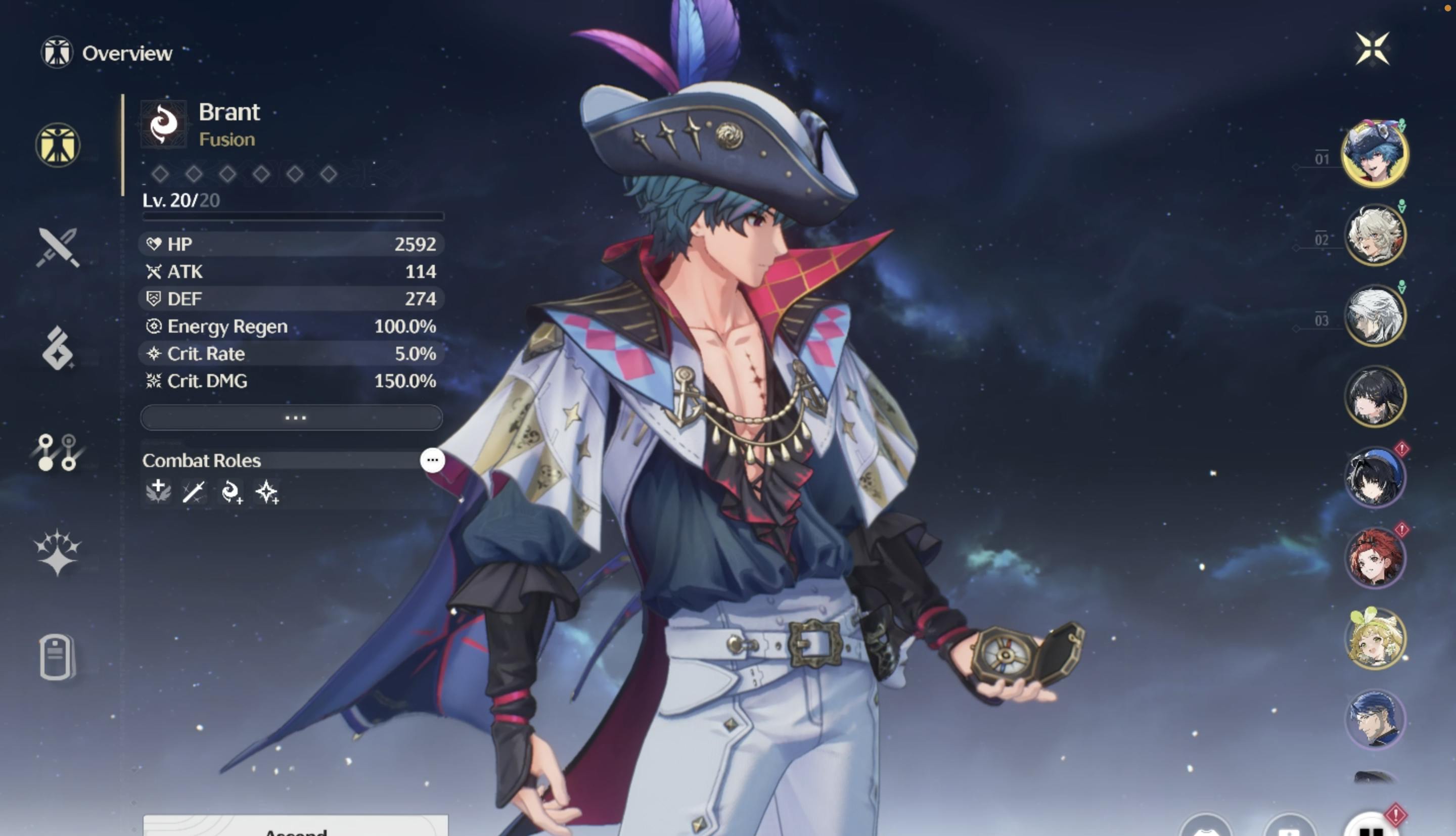1456x836 pixels.
Task: Close the character overview screen
Action: pos(1372,49)
